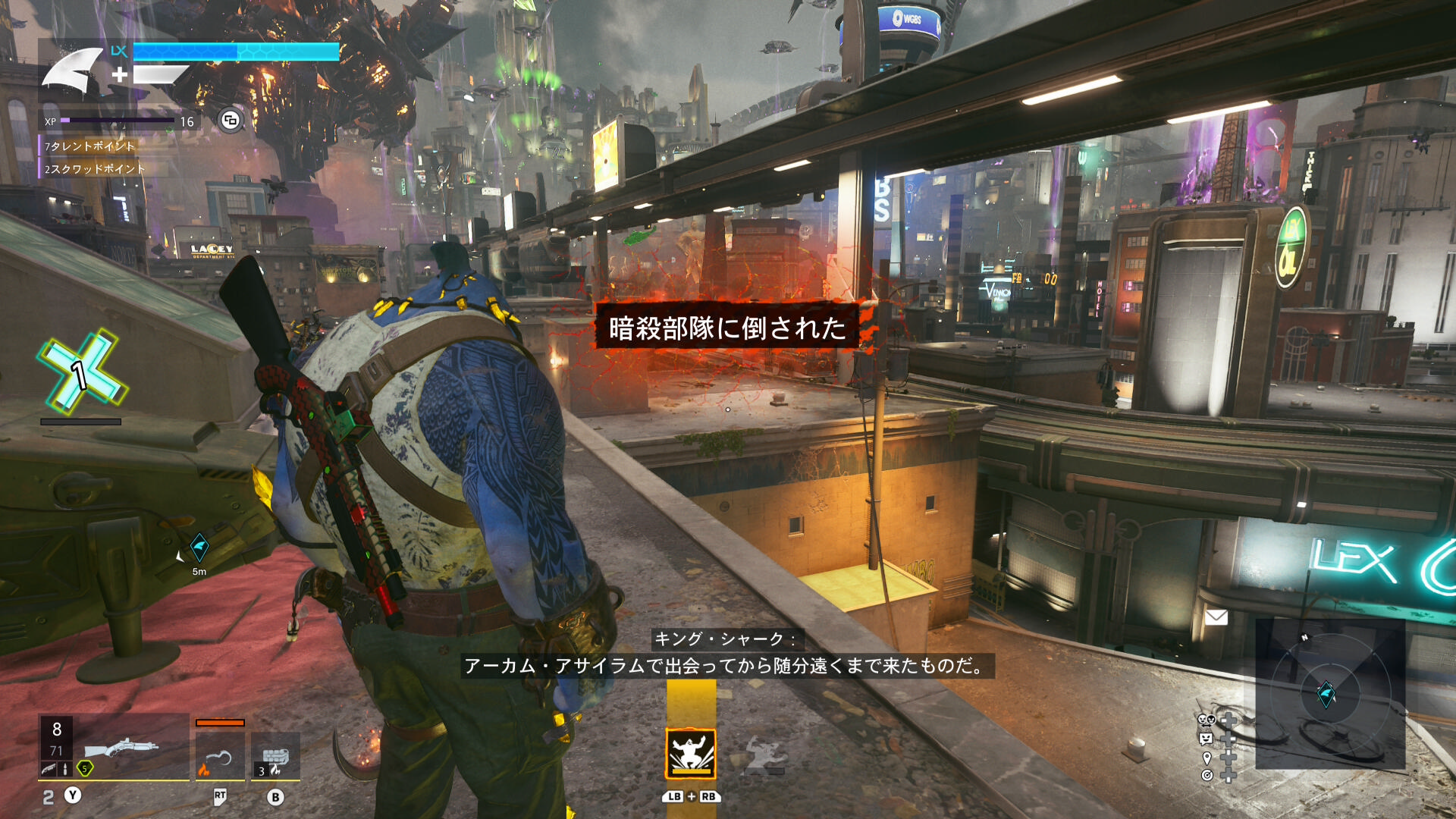Screen dimensions: 1456x819
Task: Click the greyed-out traversal attack icon
Action: [763, 755]
